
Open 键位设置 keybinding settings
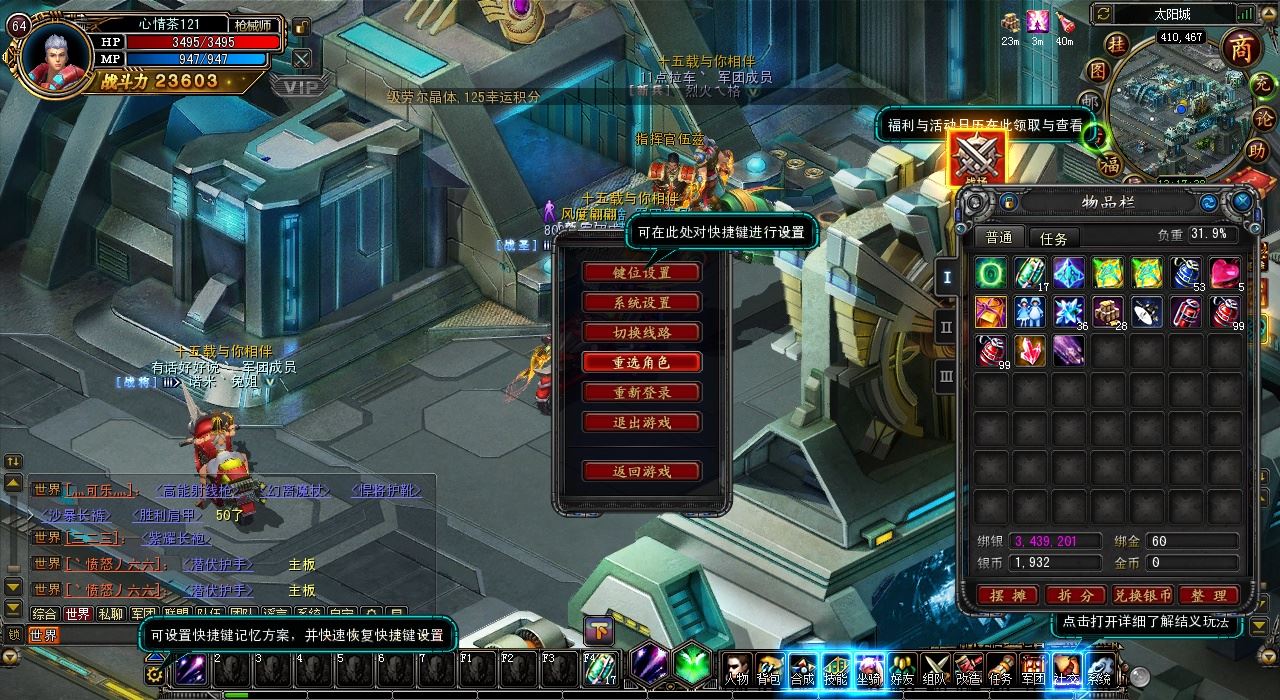click(x=641, y=272)
